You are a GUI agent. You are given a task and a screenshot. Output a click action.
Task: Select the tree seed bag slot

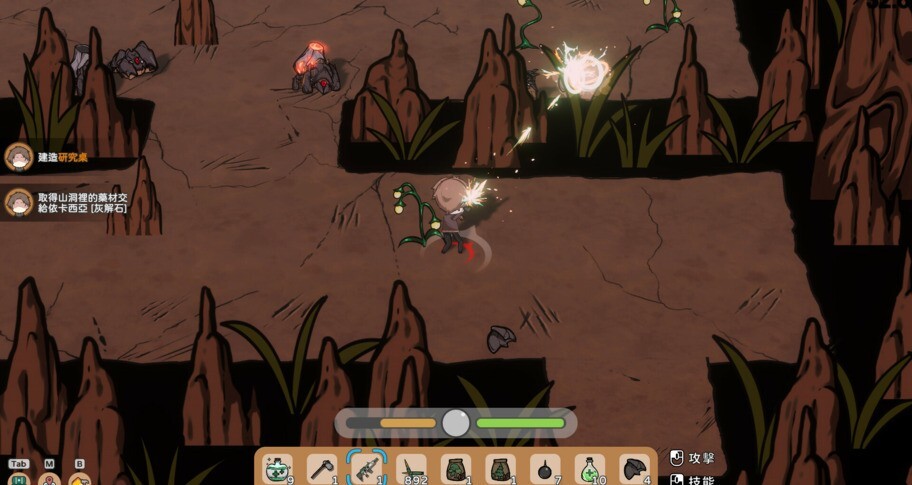(x=500, y=468)
